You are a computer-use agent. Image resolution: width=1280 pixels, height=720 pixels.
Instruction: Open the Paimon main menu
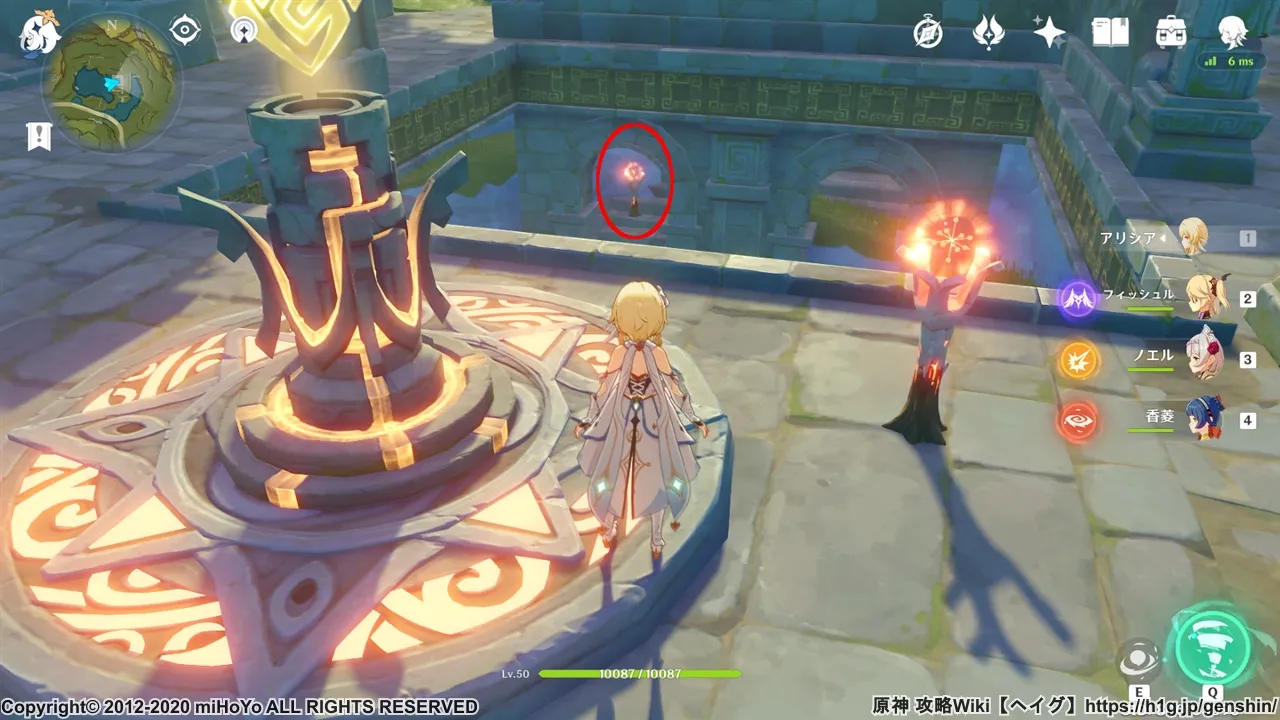(40, 32)
